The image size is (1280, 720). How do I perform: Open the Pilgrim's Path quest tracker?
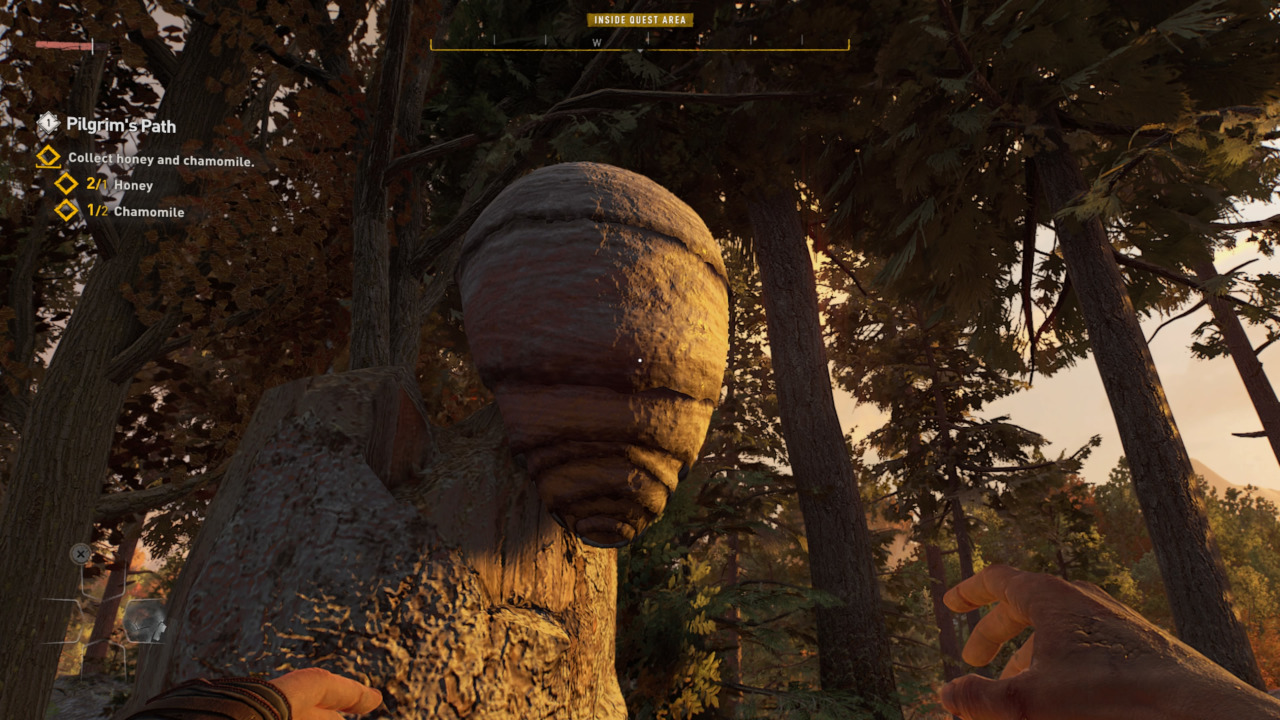(120, 125)
